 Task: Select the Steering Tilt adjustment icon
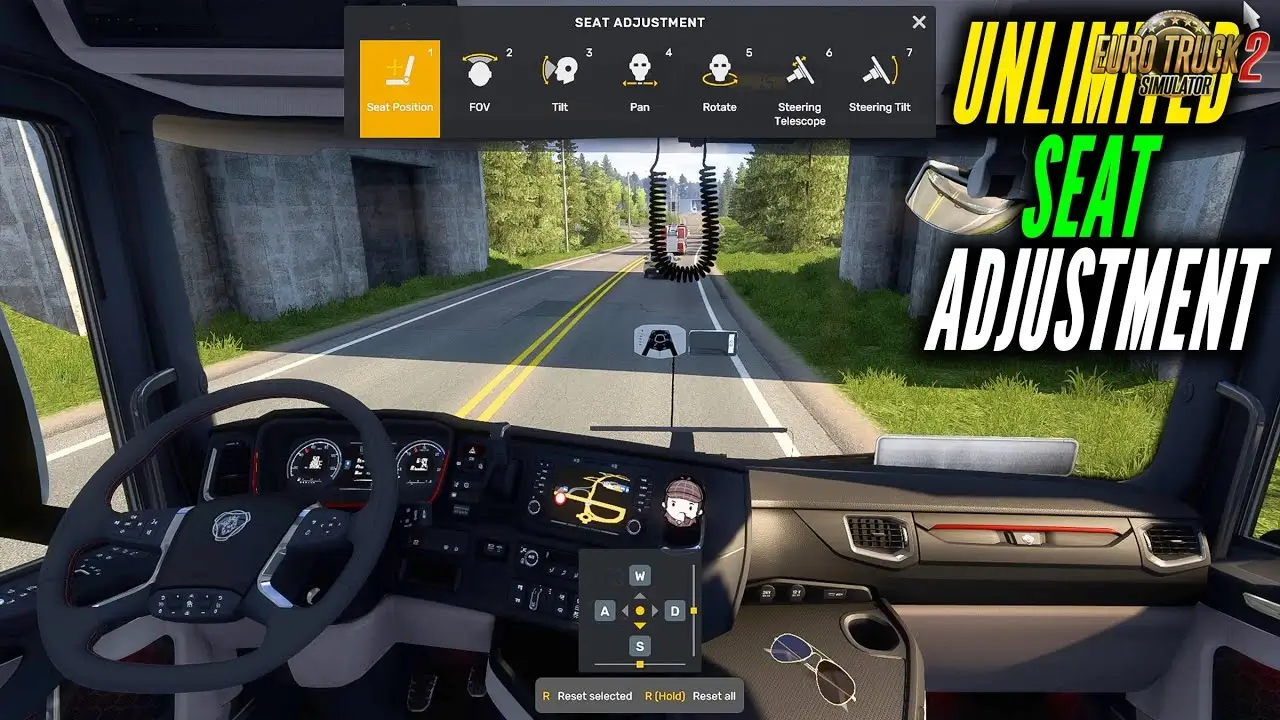click(x=879, y=70)
